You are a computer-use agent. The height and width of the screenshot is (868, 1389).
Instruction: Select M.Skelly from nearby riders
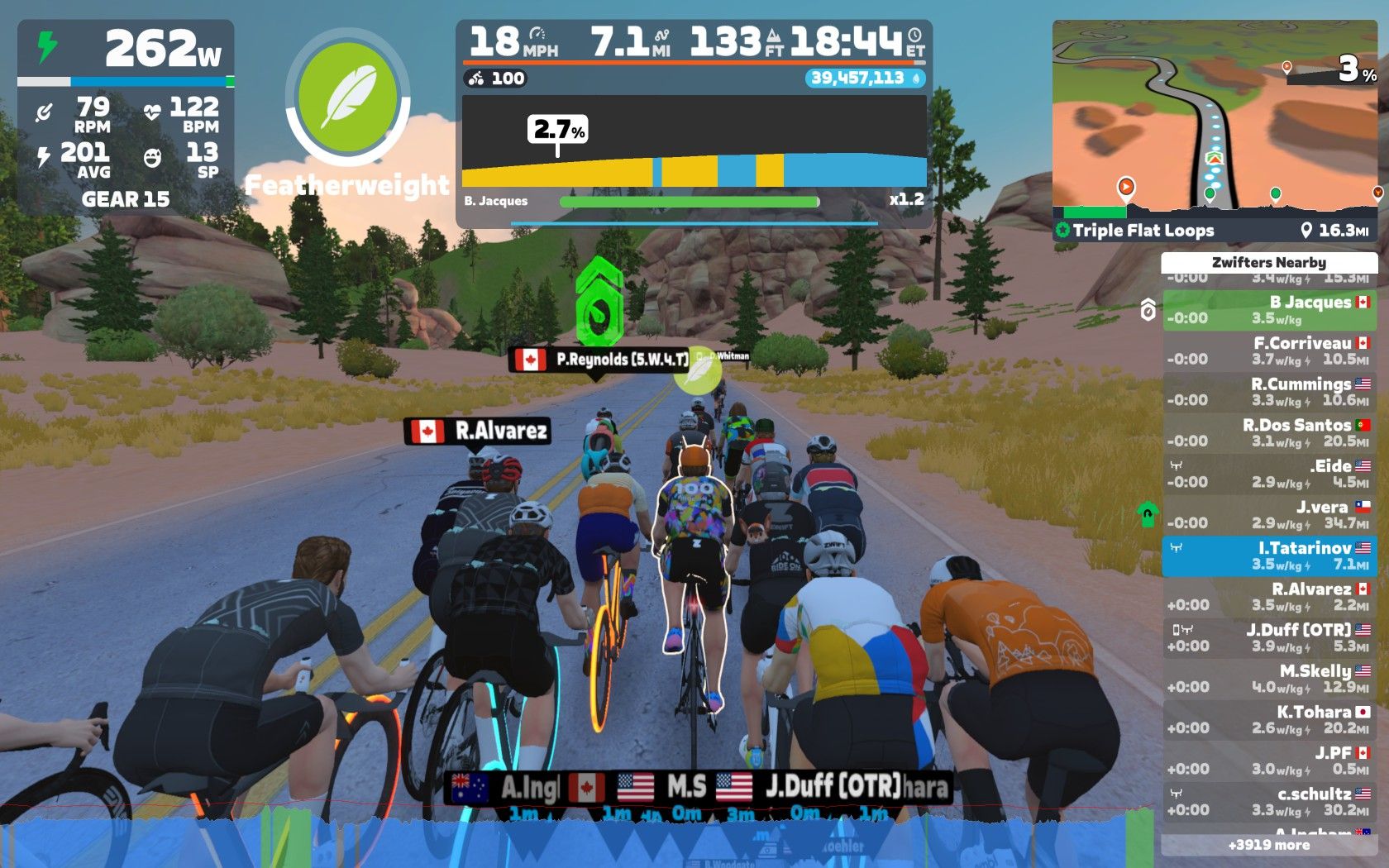1269,679
